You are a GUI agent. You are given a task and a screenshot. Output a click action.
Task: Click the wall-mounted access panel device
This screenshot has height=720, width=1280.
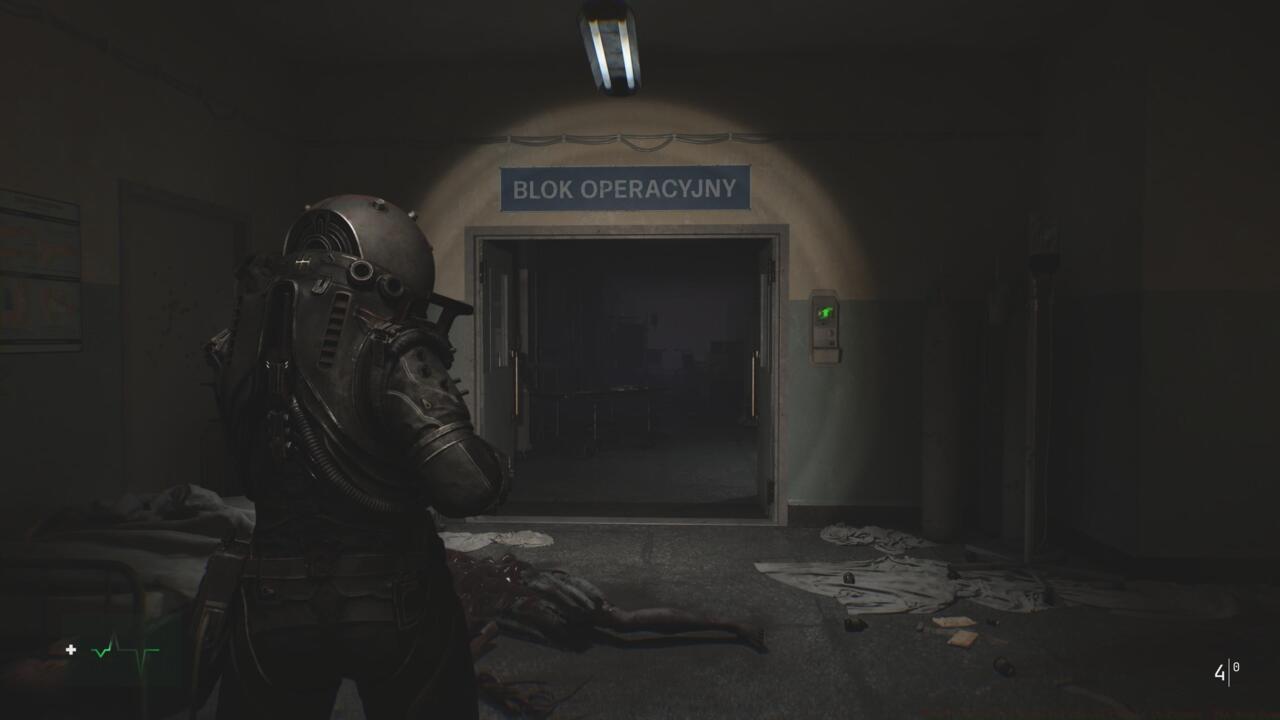823,325
